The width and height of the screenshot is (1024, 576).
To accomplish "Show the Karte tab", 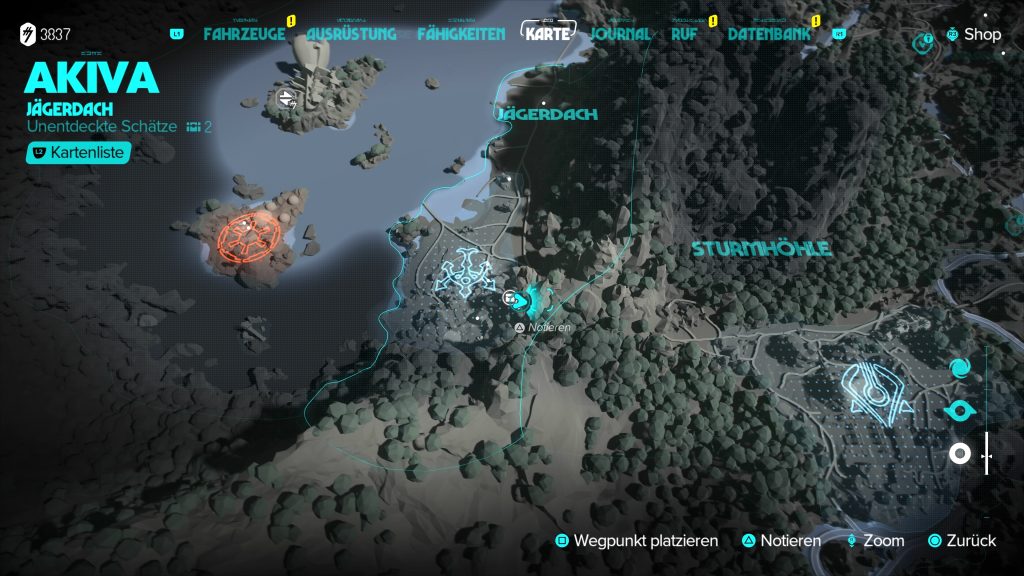I will coord(551,34).
